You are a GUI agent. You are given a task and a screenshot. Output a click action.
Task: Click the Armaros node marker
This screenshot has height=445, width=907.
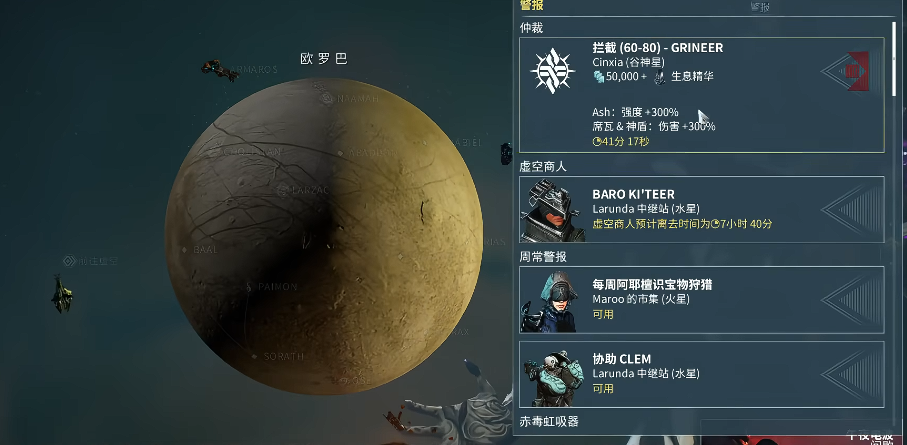tap(212, 69)
